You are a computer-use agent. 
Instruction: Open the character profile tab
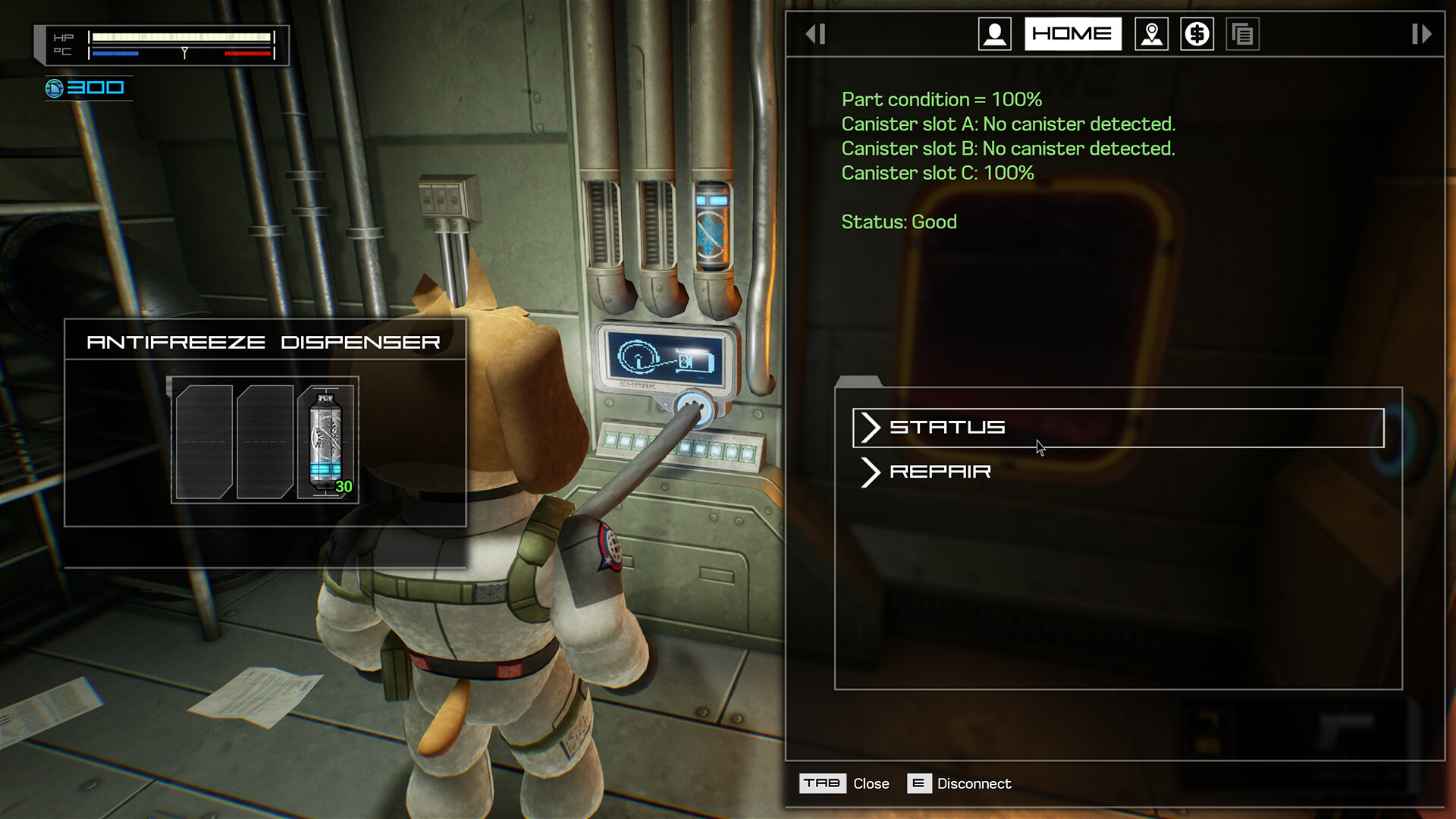coord(994,34)
